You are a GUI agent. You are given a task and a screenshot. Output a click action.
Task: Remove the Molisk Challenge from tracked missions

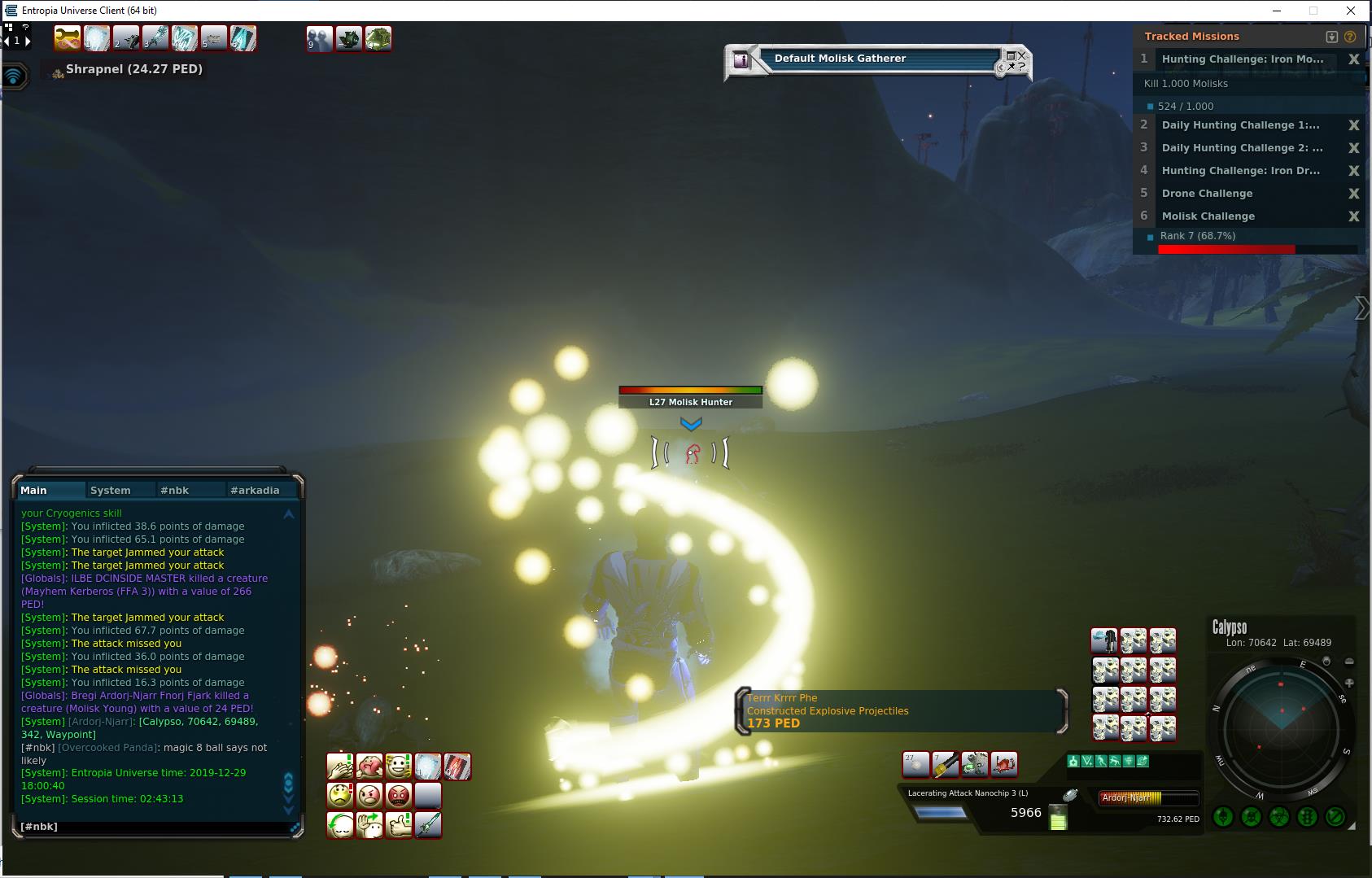pos(1353,216)
